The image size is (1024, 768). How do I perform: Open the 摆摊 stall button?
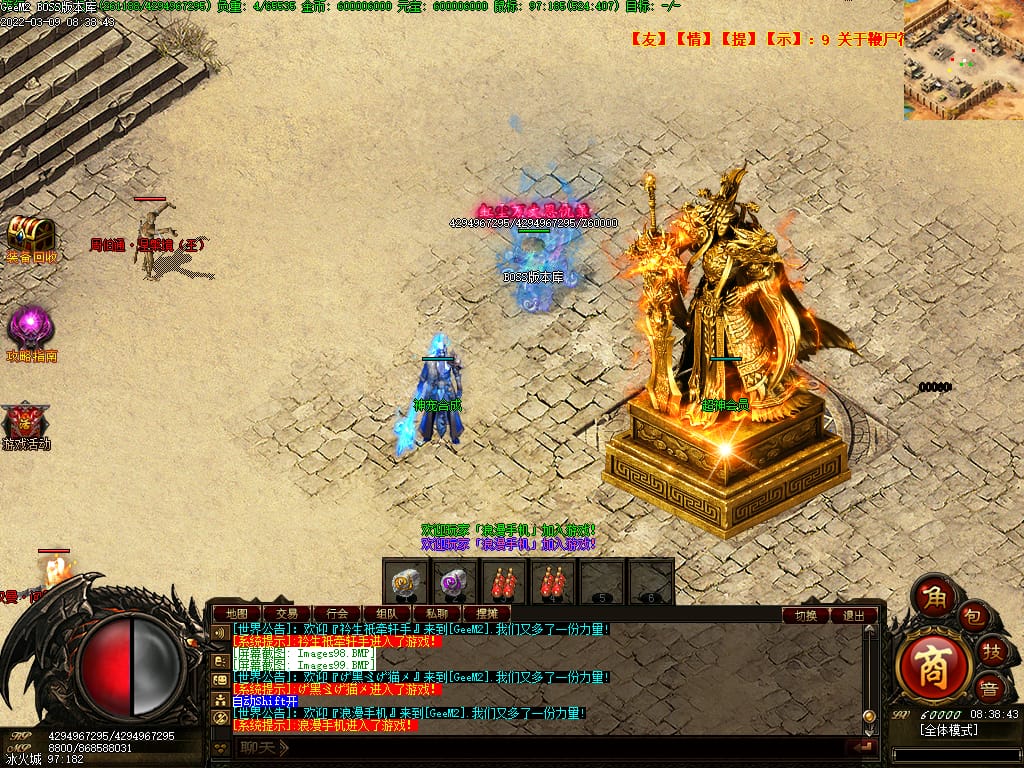point(487,613)
